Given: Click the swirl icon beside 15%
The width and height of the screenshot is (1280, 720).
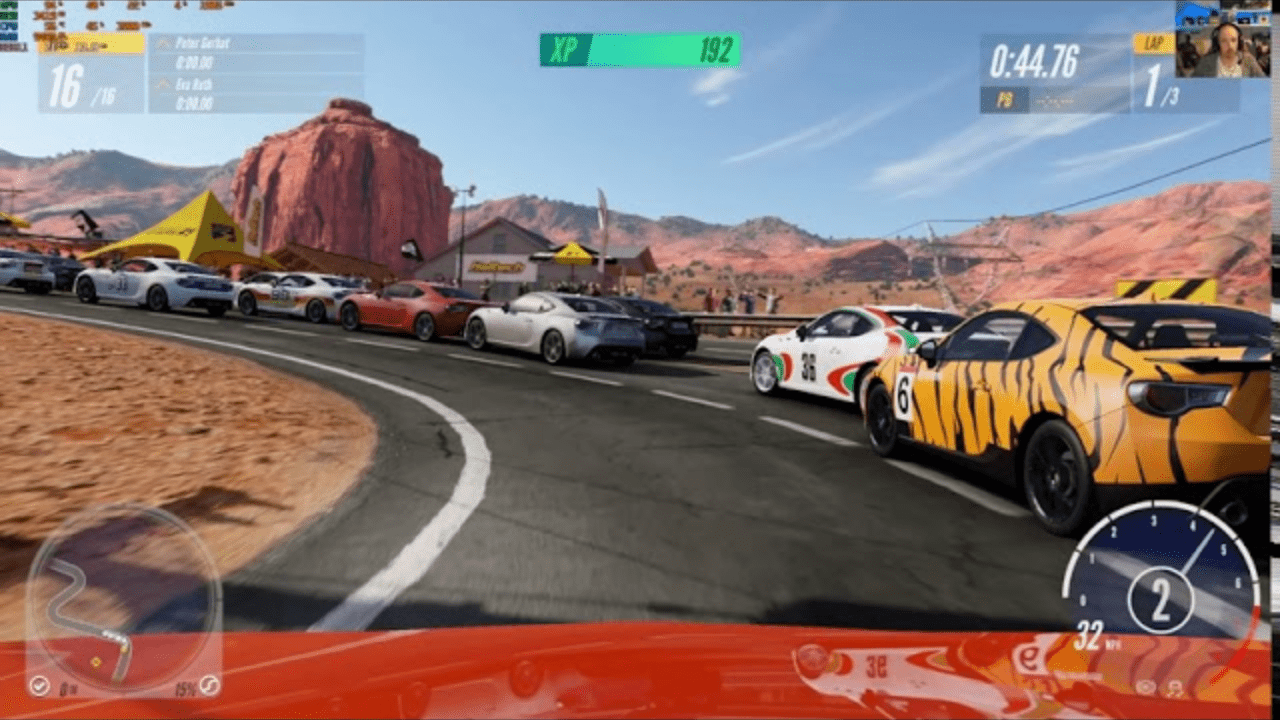Looking at the screenshot, I should (x=209, y=686).
